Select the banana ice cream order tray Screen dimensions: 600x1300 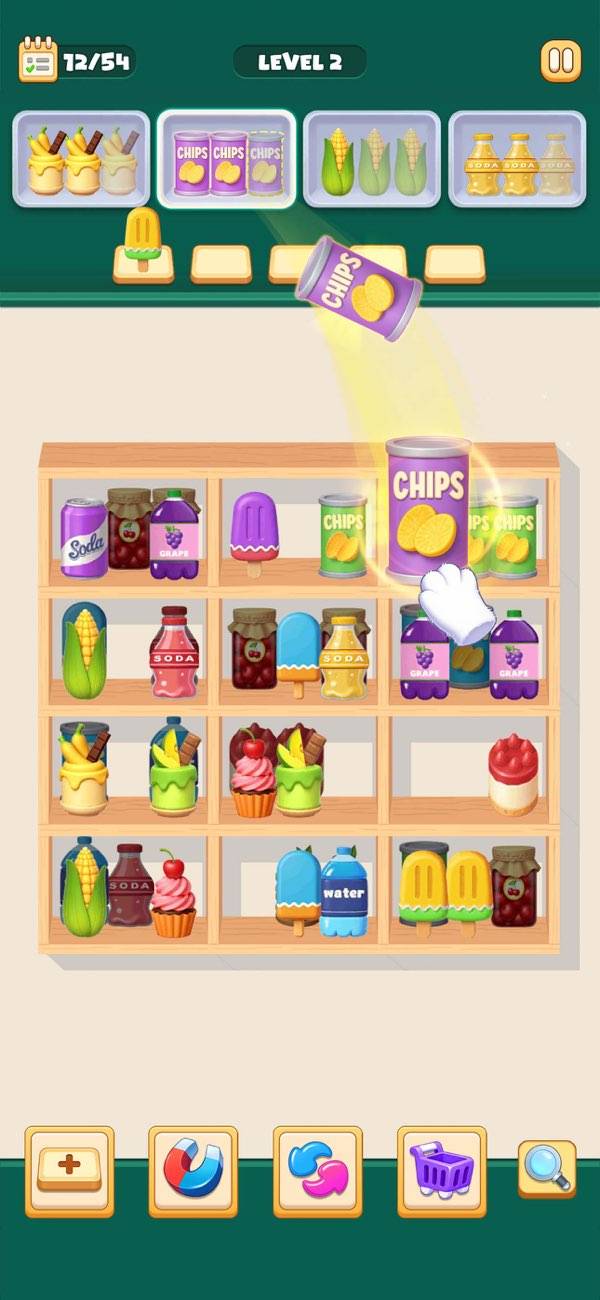click(82, 159)
